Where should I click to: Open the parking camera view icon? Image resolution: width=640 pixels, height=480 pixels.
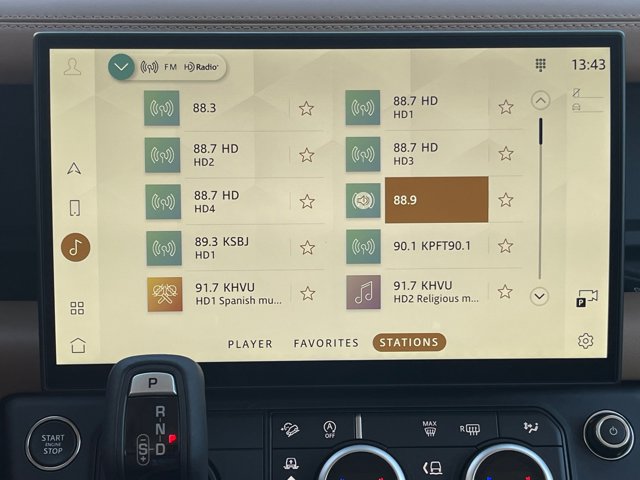[x=587, y=298]
